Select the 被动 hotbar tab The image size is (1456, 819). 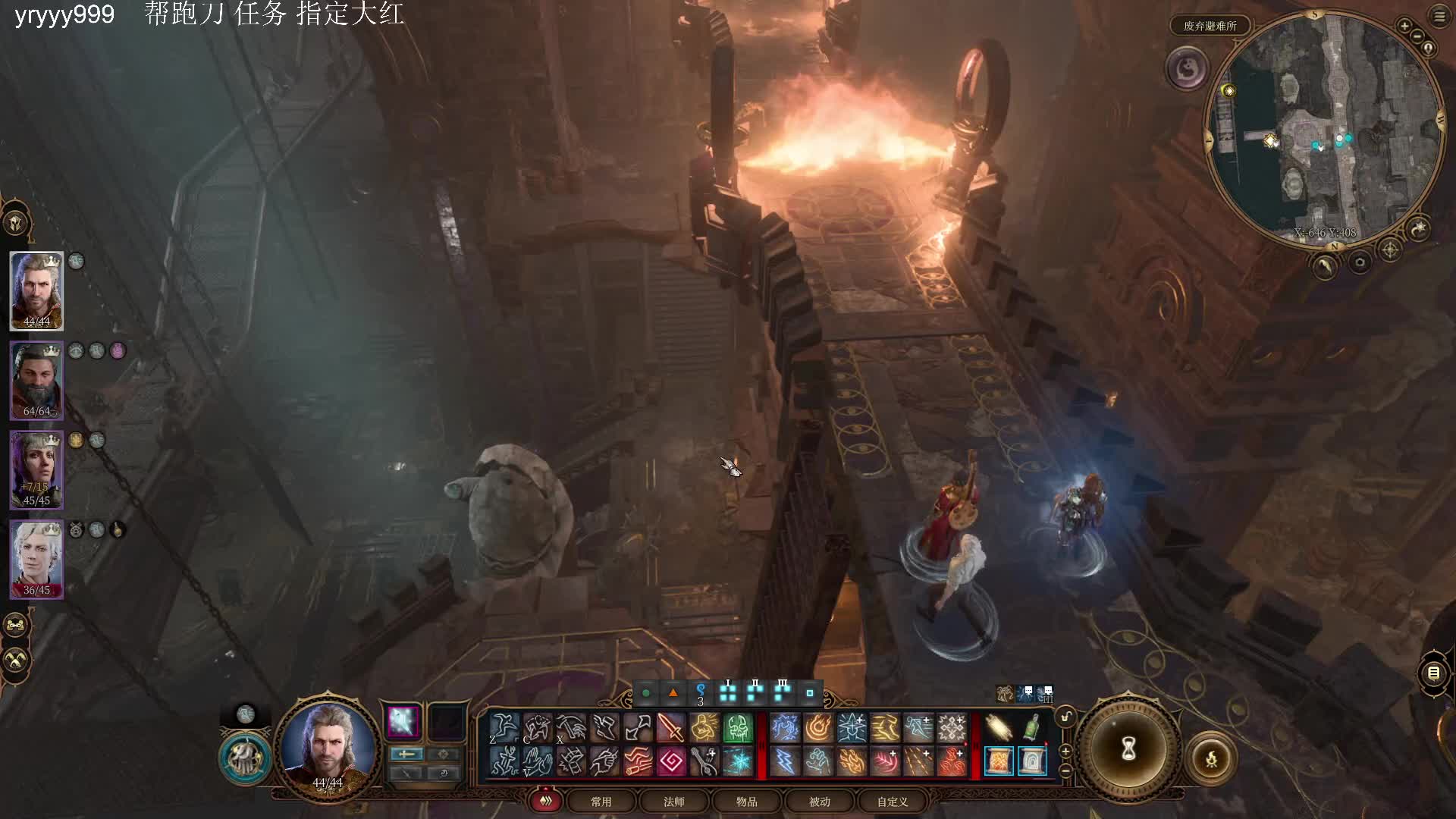[819, 802]
